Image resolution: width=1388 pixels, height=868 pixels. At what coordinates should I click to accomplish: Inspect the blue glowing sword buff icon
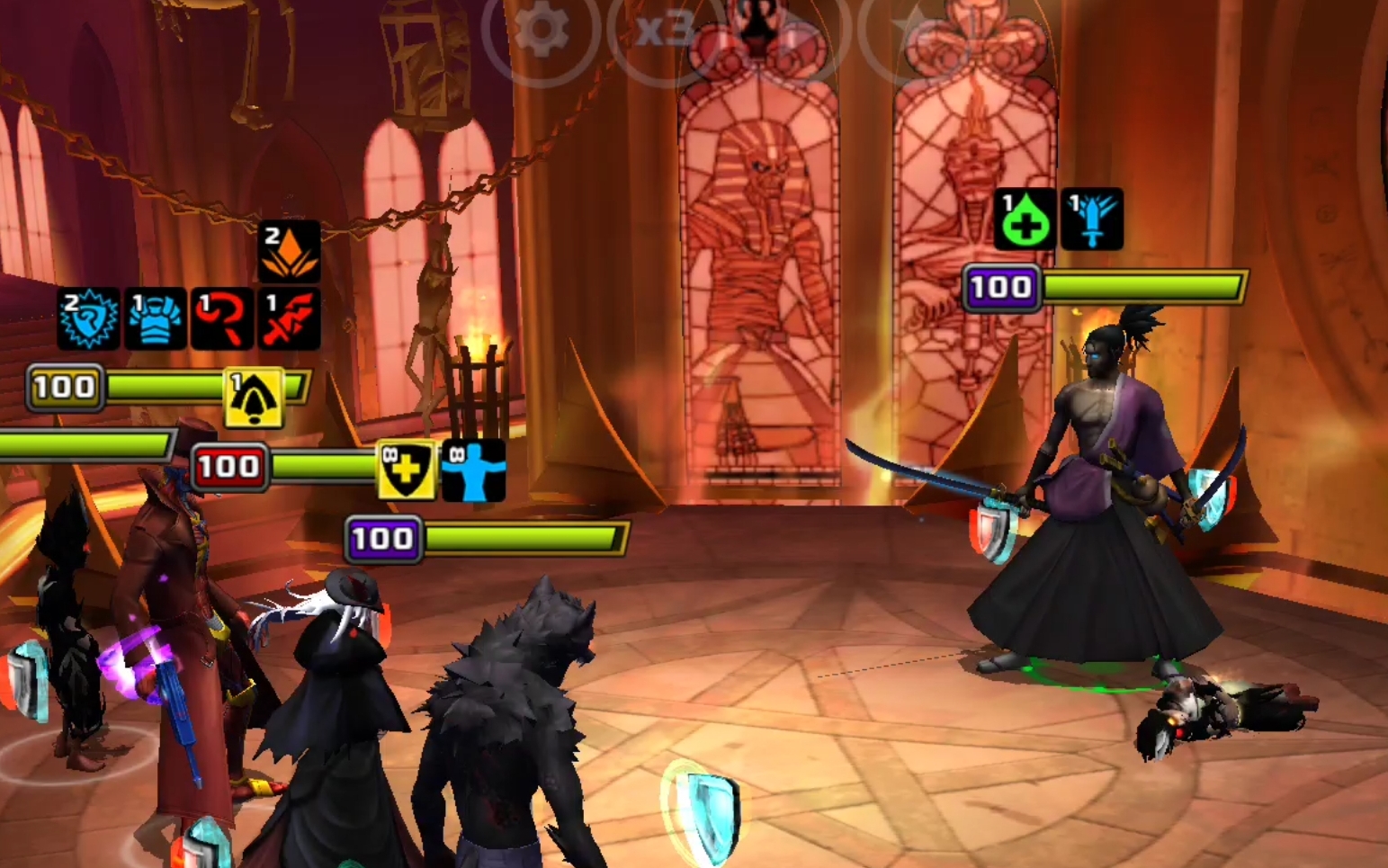1092,219
